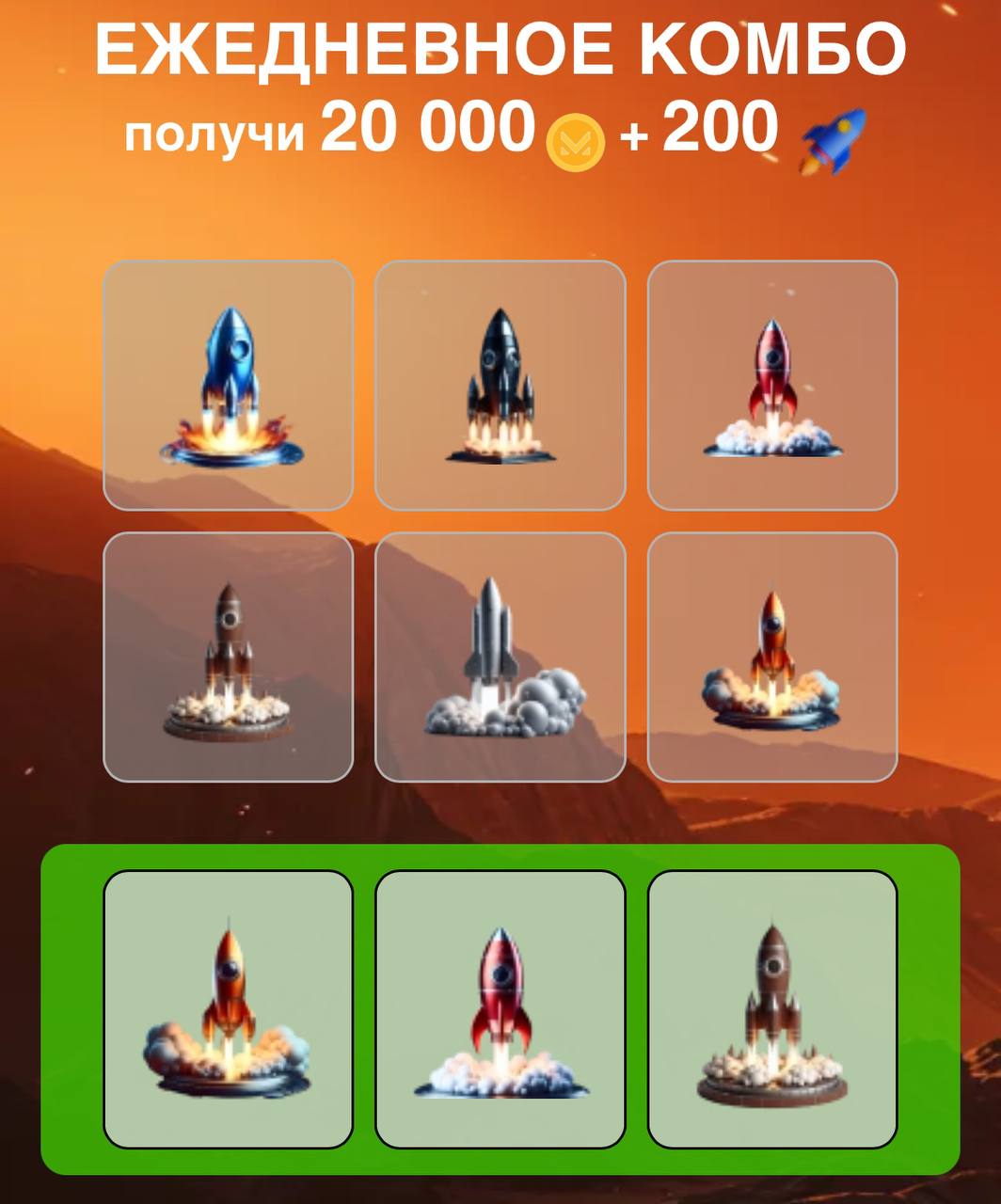Screen dimensions: 1001x1204
Task: Pick the orange rocket in the translucent grid
Action: [772, 657]
